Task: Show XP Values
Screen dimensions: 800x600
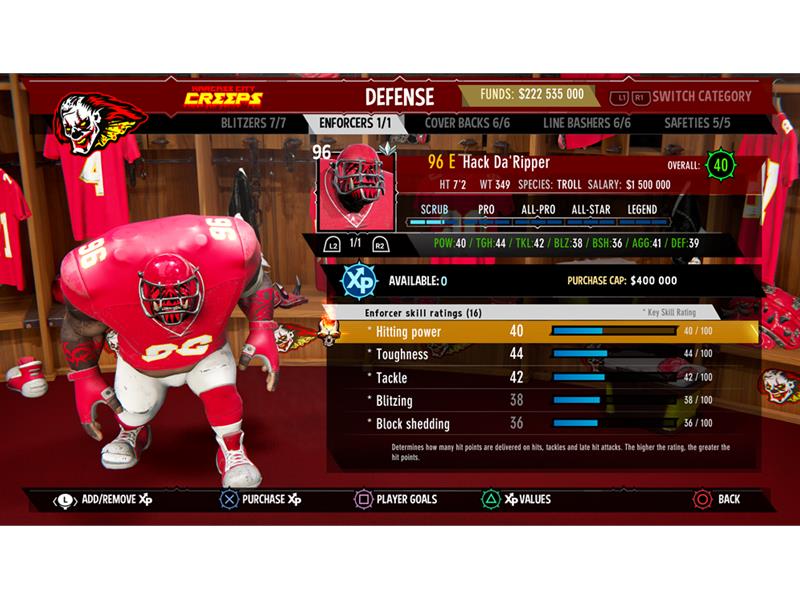Action: [516, 499]
